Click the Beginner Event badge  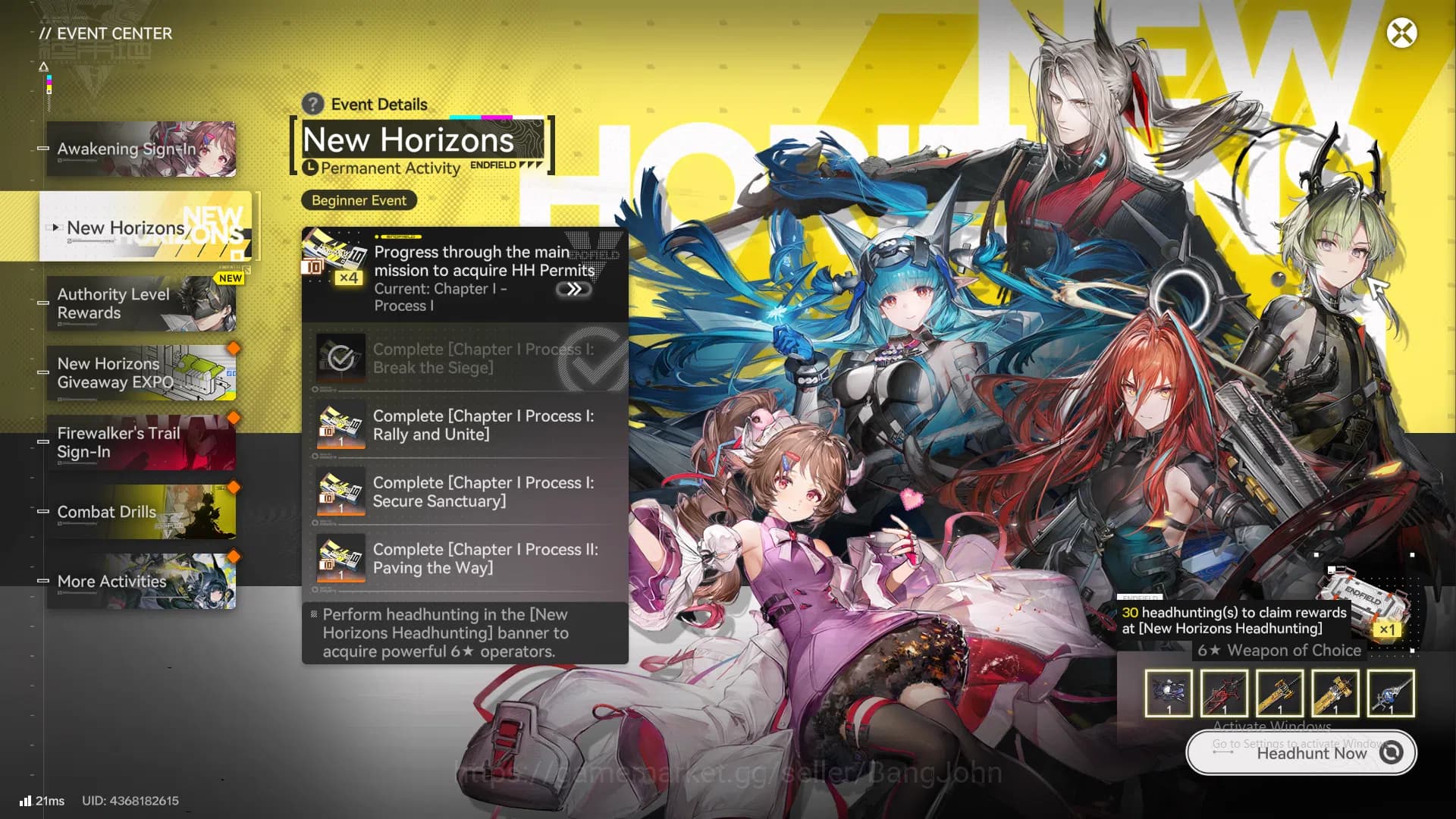(x=358, y=200)
